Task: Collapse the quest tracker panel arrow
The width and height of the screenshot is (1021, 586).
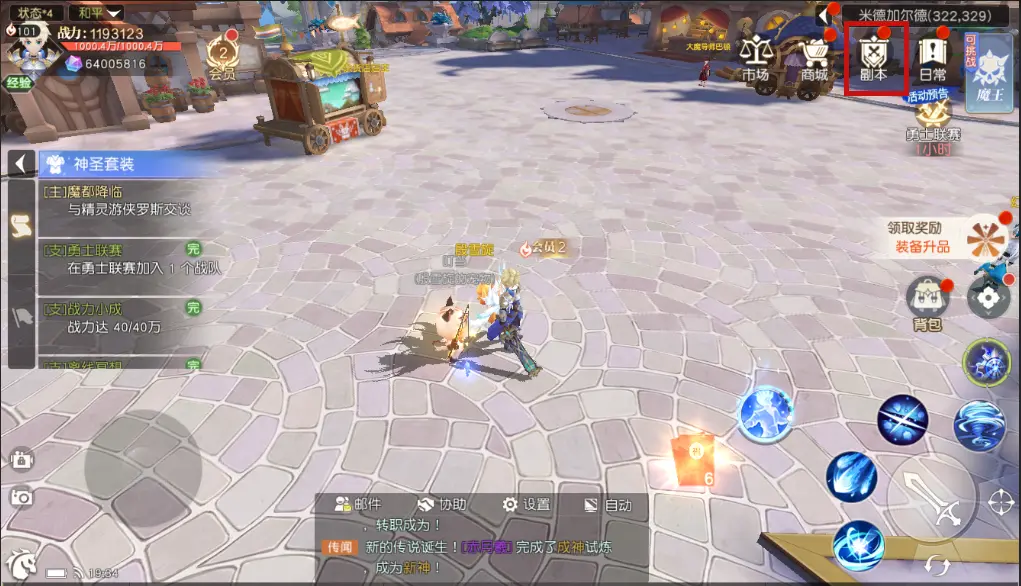Action: [x=20, y=163]
